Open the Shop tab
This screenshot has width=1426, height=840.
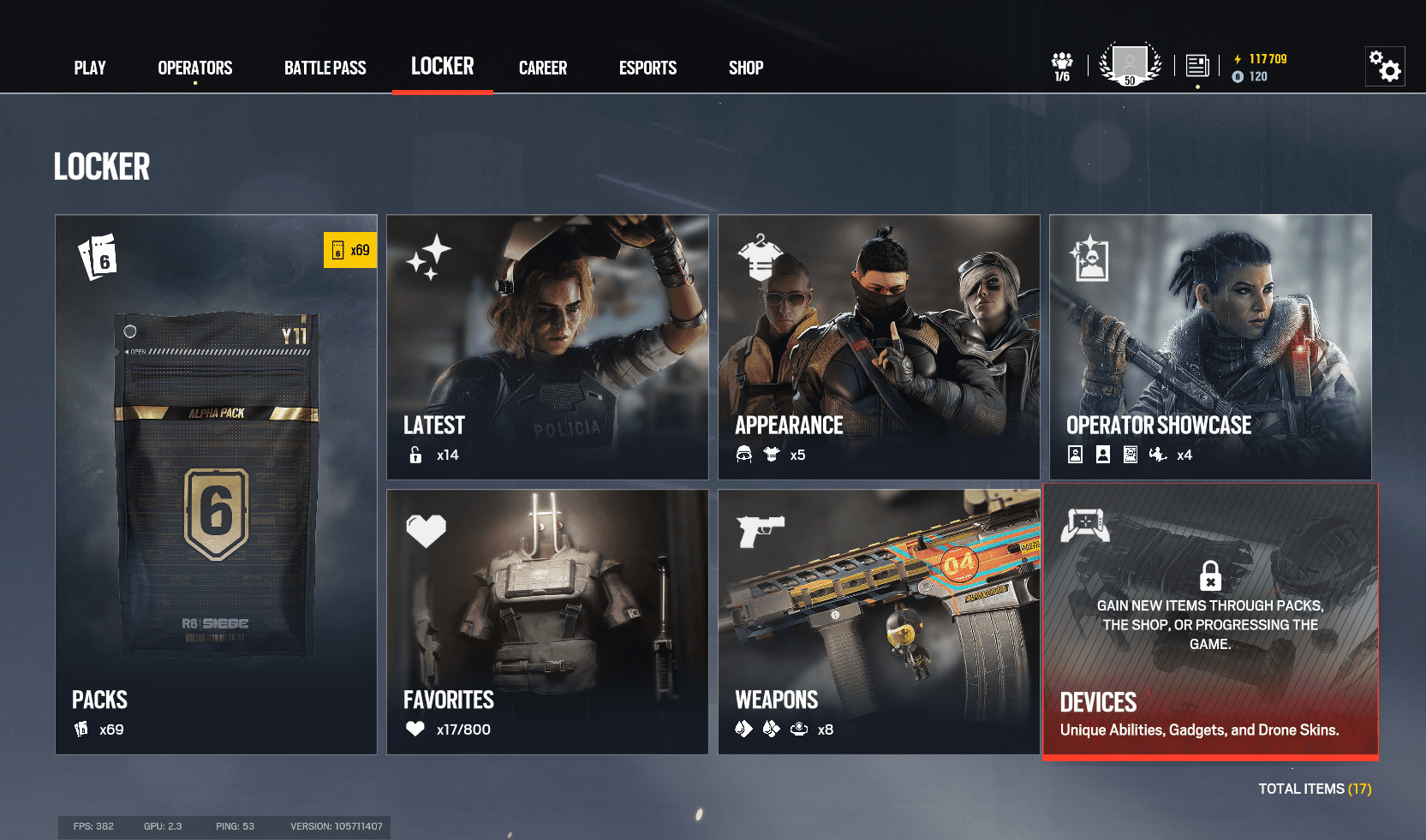point(745,68)
